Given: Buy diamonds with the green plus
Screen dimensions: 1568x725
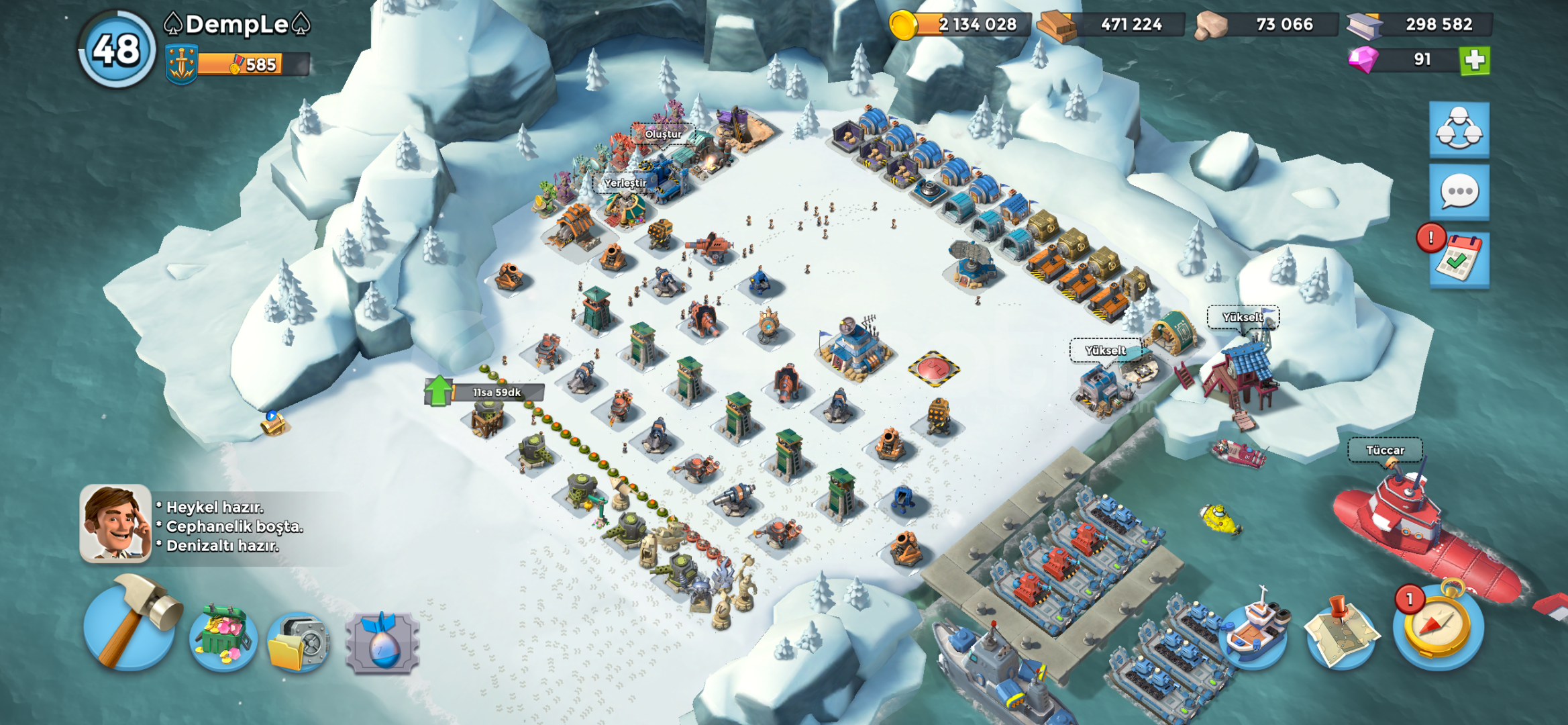Looking at the screenshot, I should (x=1475, y=60).
